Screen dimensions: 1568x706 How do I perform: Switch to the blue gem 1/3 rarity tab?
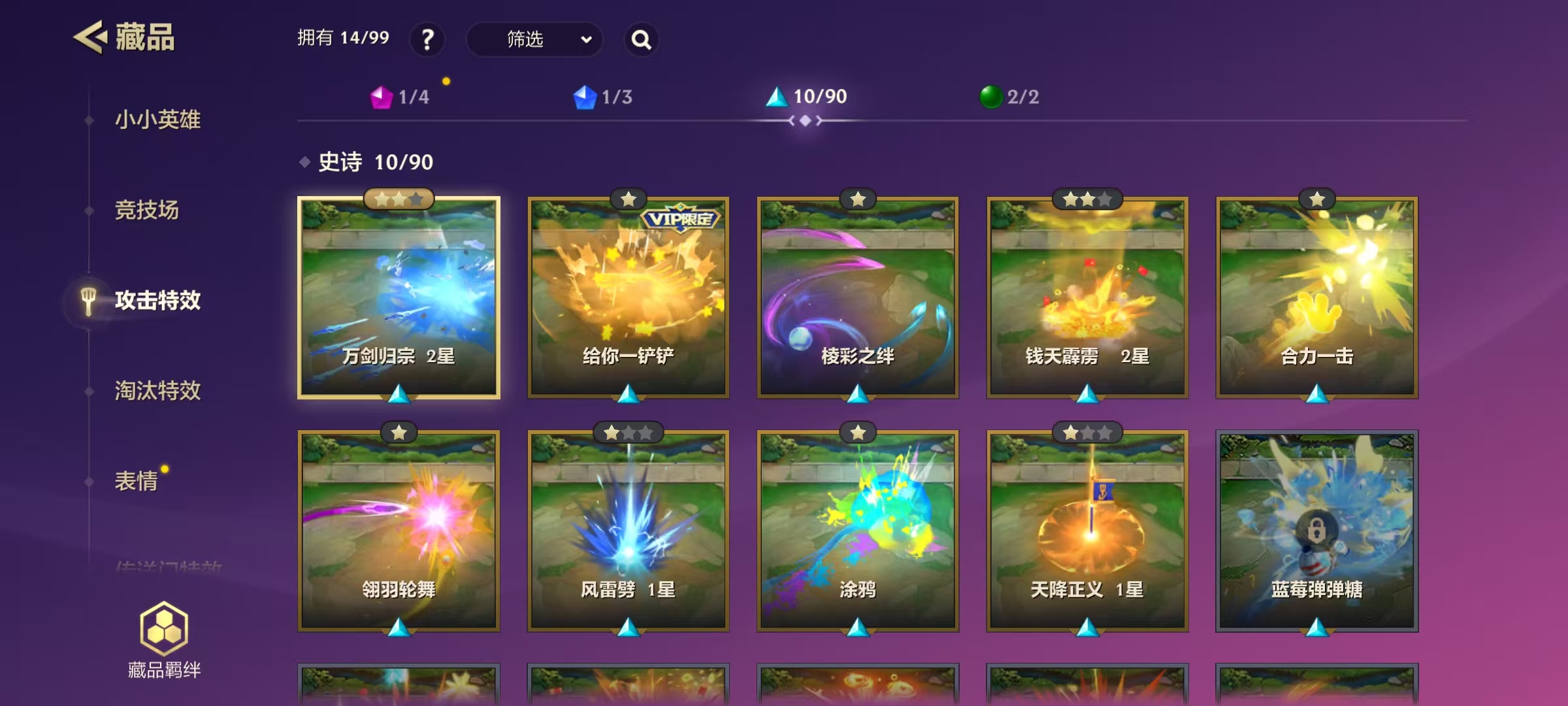602,97
